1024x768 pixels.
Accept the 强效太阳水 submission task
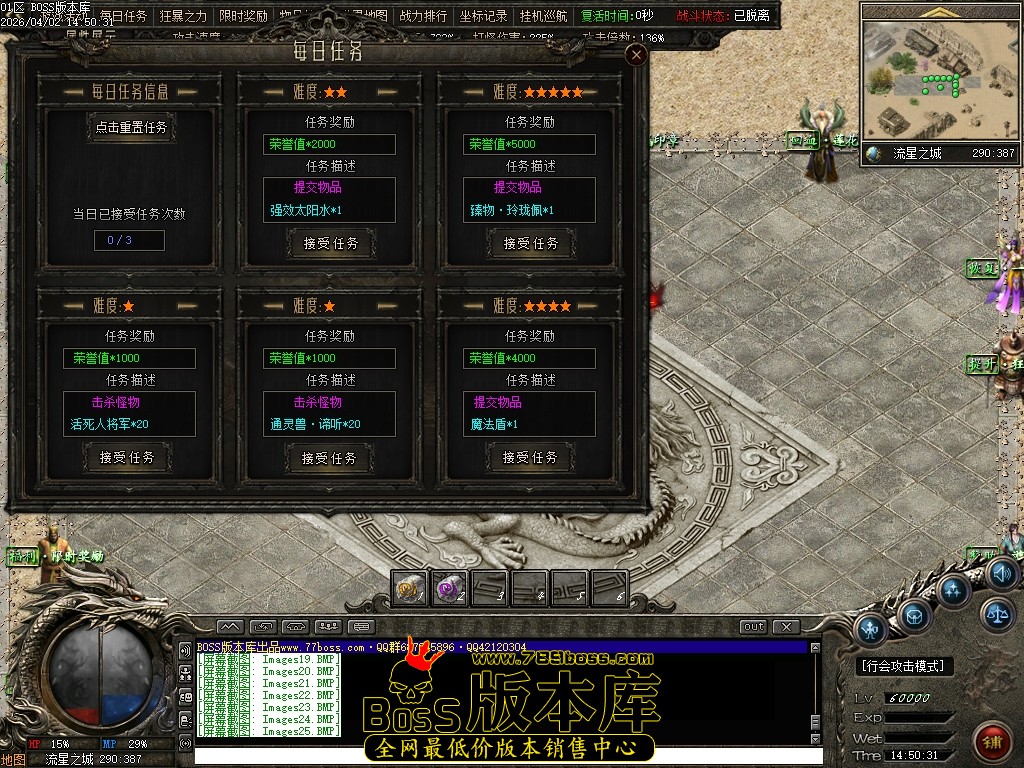tap(331, 243)
